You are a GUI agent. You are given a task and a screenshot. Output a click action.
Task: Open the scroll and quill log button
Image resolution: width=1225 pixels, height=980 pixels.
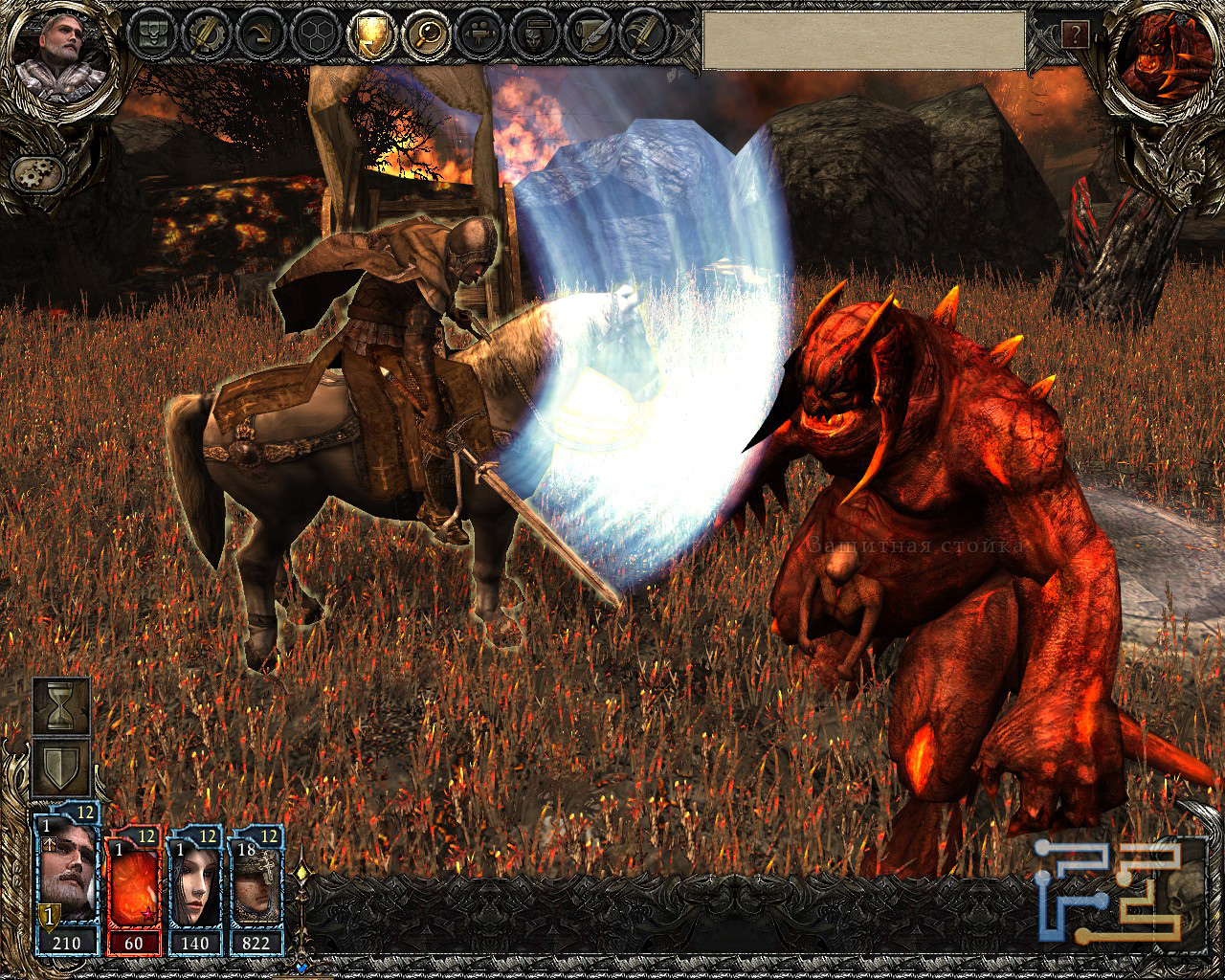point(583,35)
